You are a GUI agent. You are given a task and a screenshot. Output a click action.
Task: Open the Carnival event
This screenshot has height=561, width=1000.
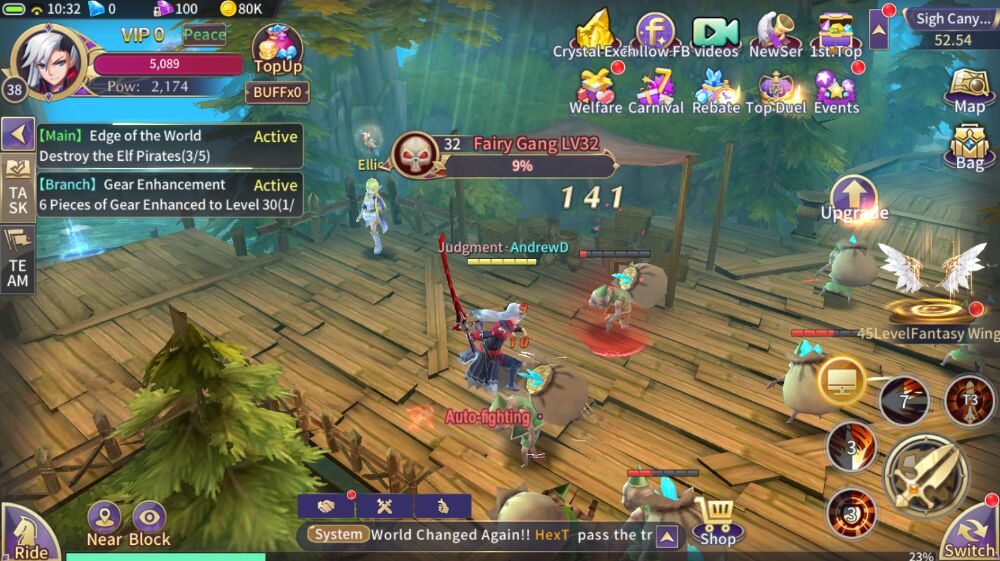click(655, 92)
